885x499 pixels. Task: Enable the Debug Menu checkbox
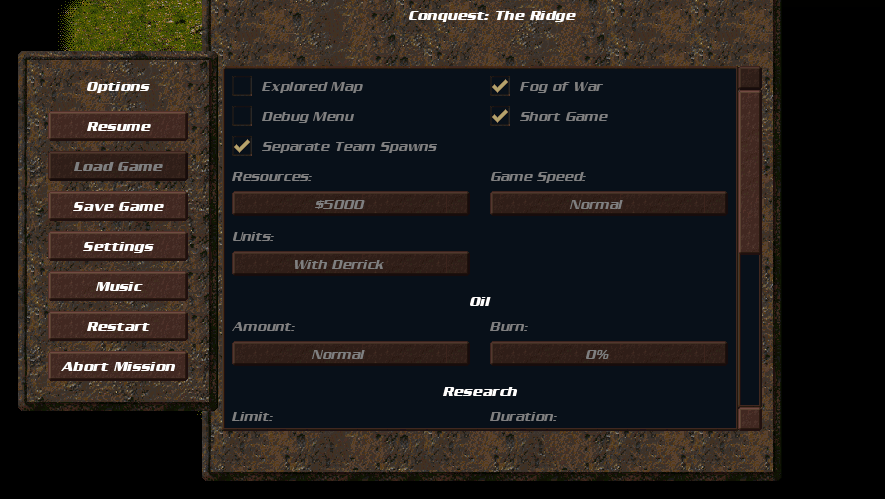(x=242, y=117)
